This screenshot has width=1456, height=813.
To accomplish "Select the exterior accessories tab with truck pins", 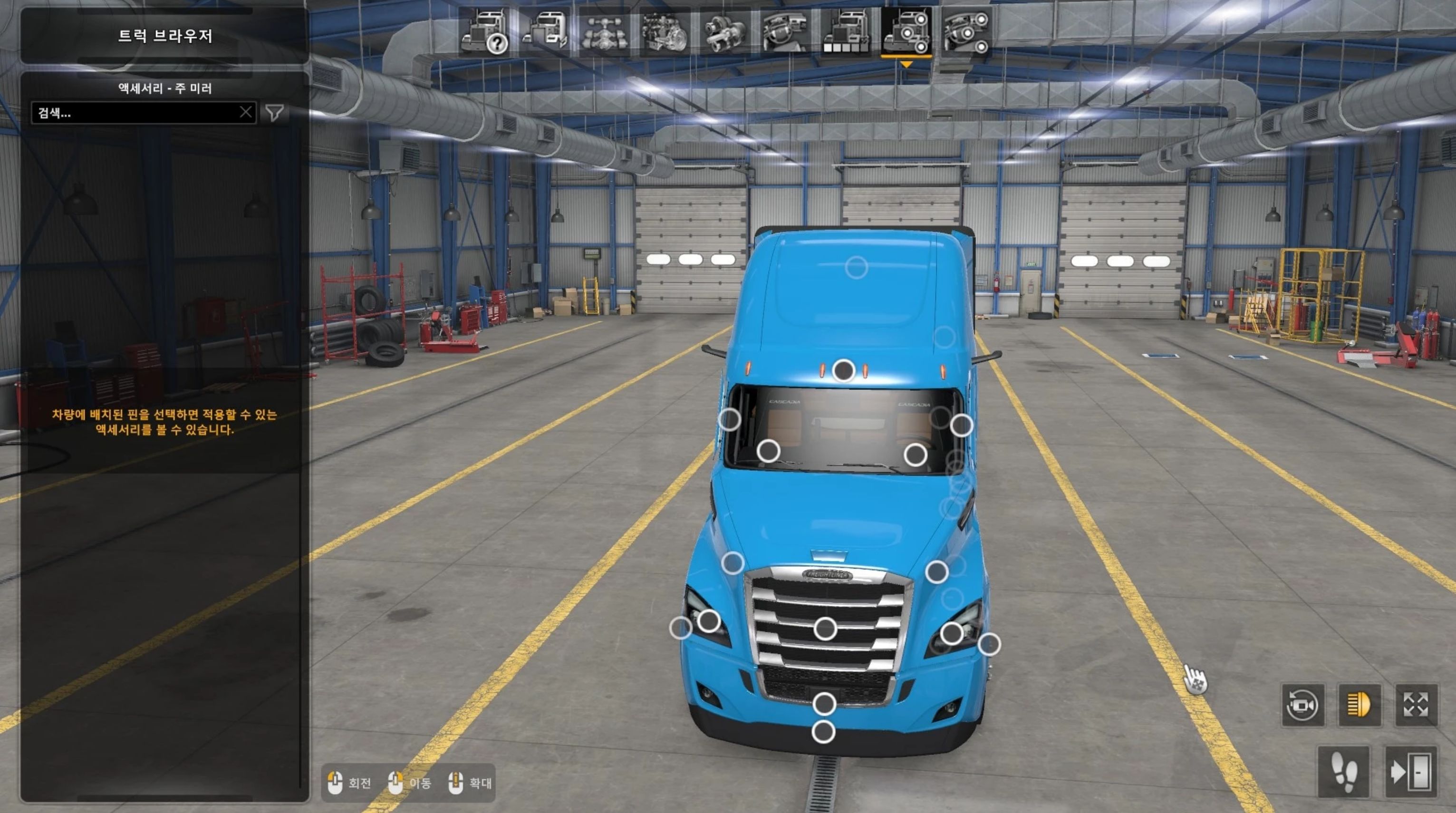I will coord(906,32).
